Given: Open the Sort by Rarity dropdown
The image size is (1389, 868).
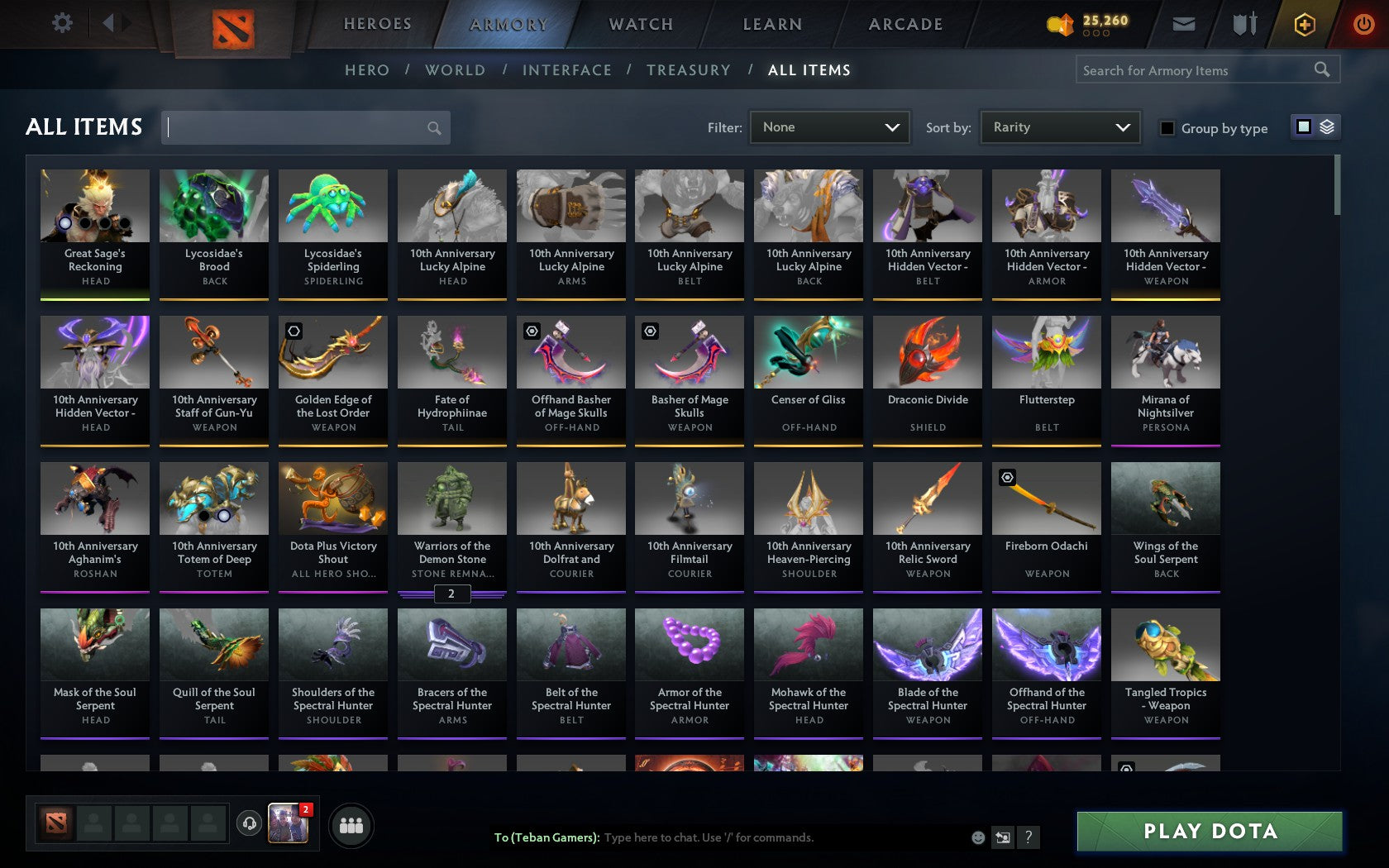Looking at the screenshot, I should 1059,126.
